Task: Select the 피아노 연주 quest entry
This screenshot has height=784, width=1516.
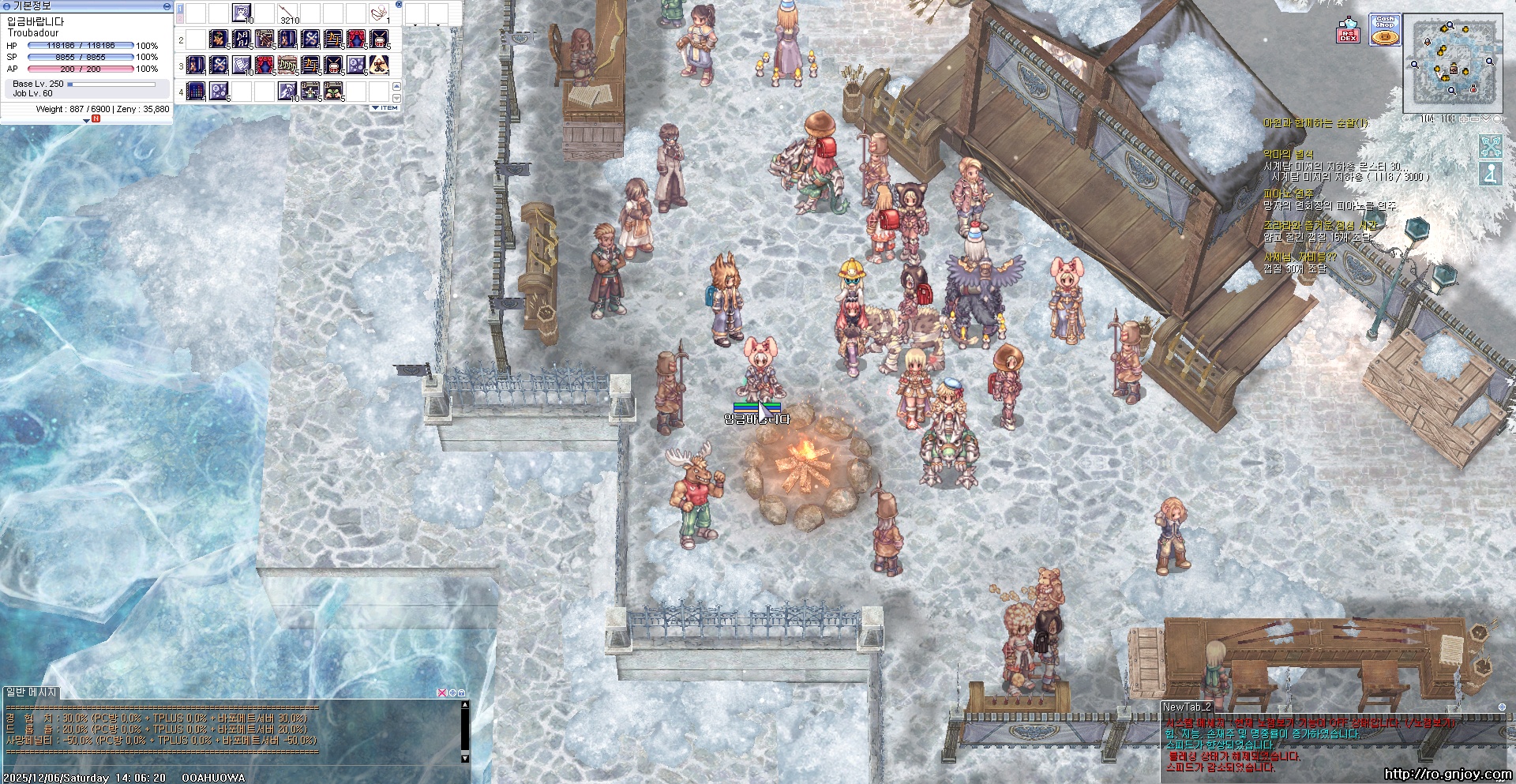Action: (x=1288, y=193)
